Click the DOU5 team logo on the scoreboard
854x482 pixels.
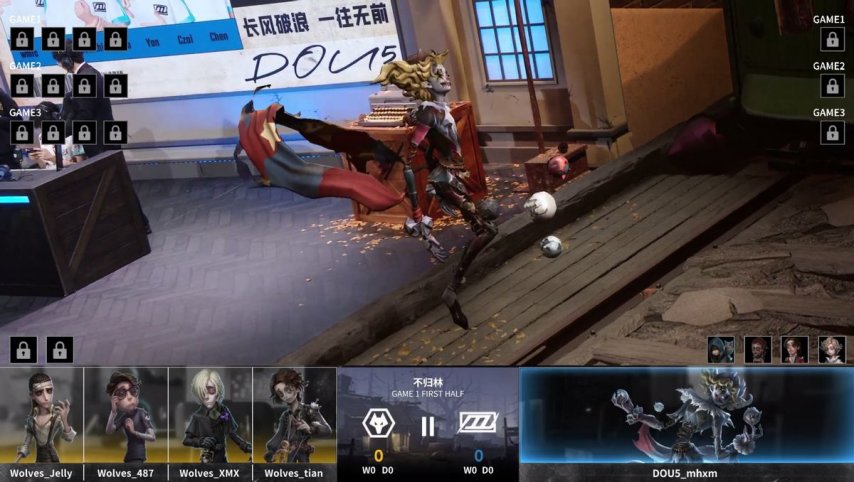[477, 424]
